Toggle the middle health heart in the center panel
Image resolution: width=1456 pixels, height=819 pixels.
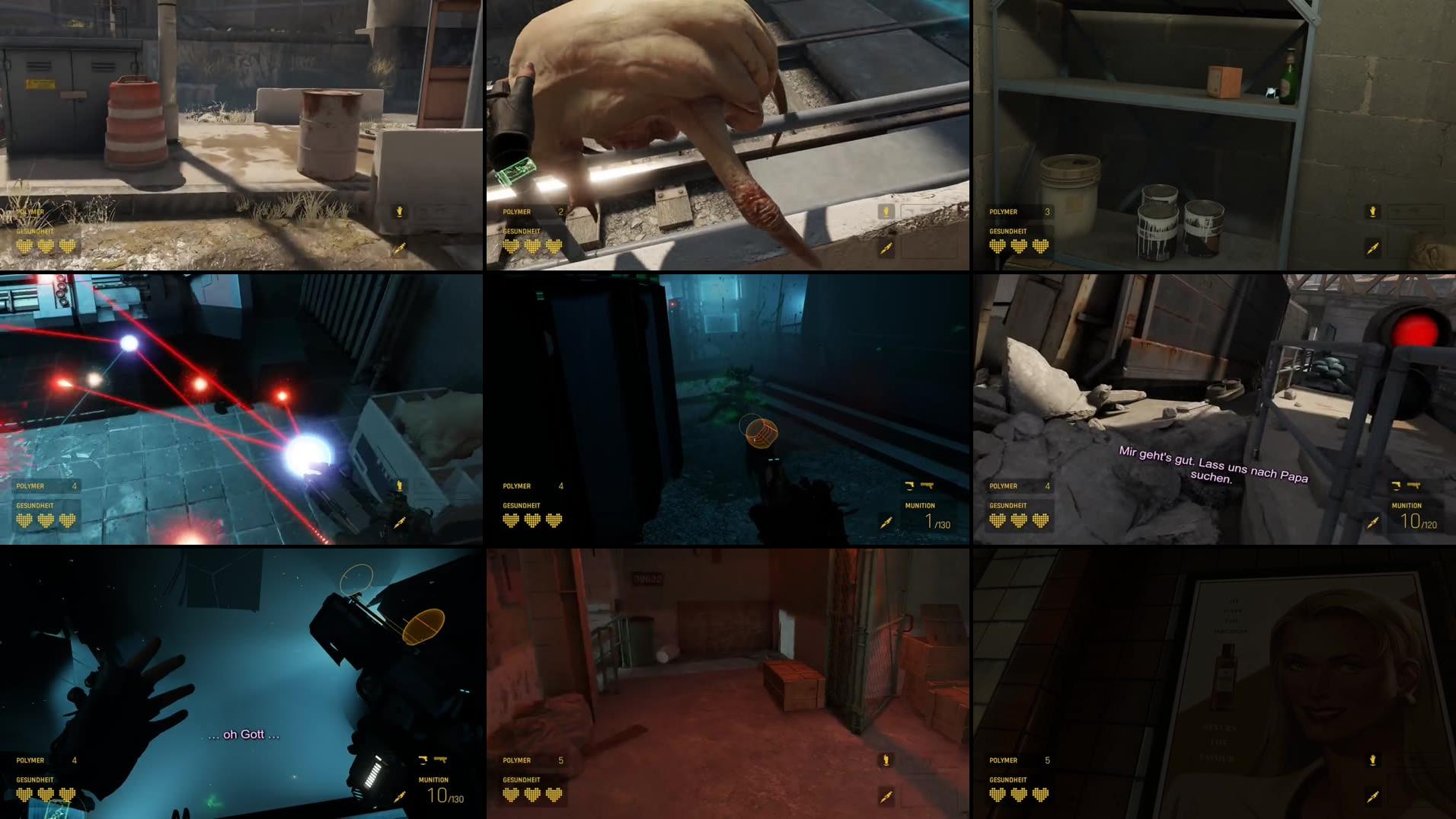pyautogui.click(x=530, y=520)
